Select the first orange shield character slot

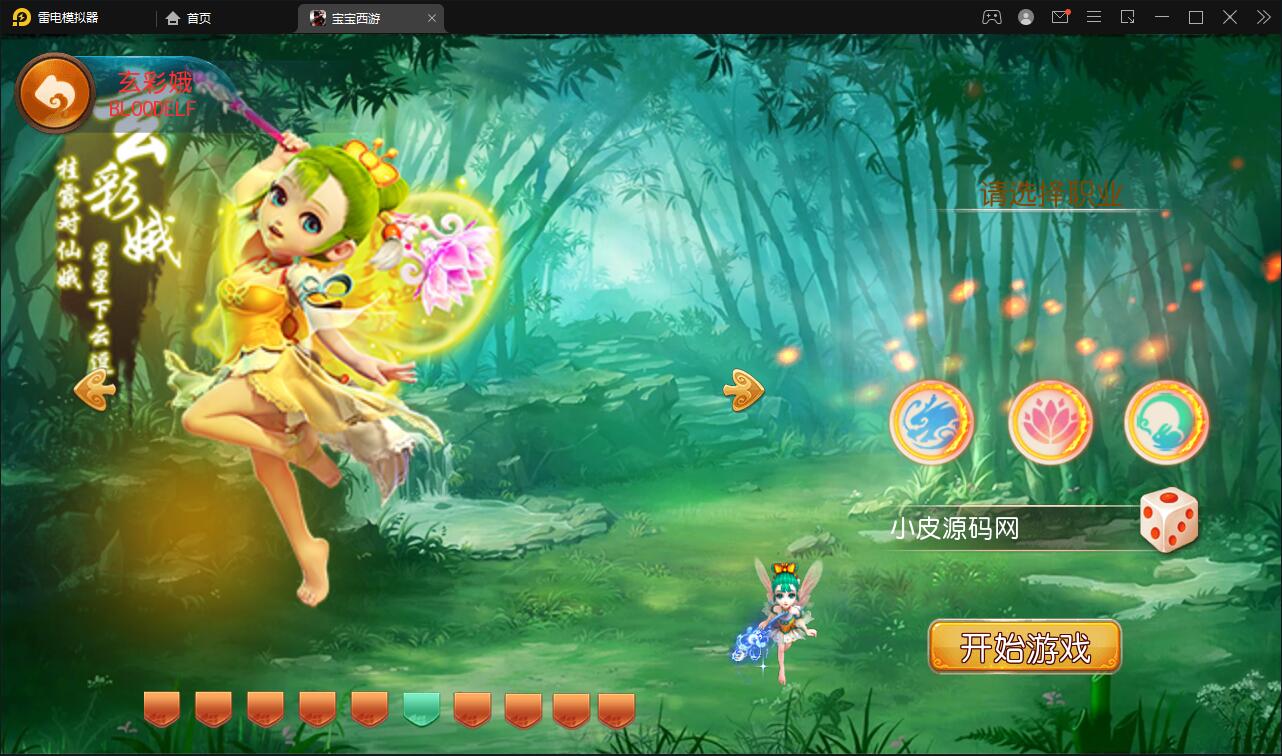162,707
